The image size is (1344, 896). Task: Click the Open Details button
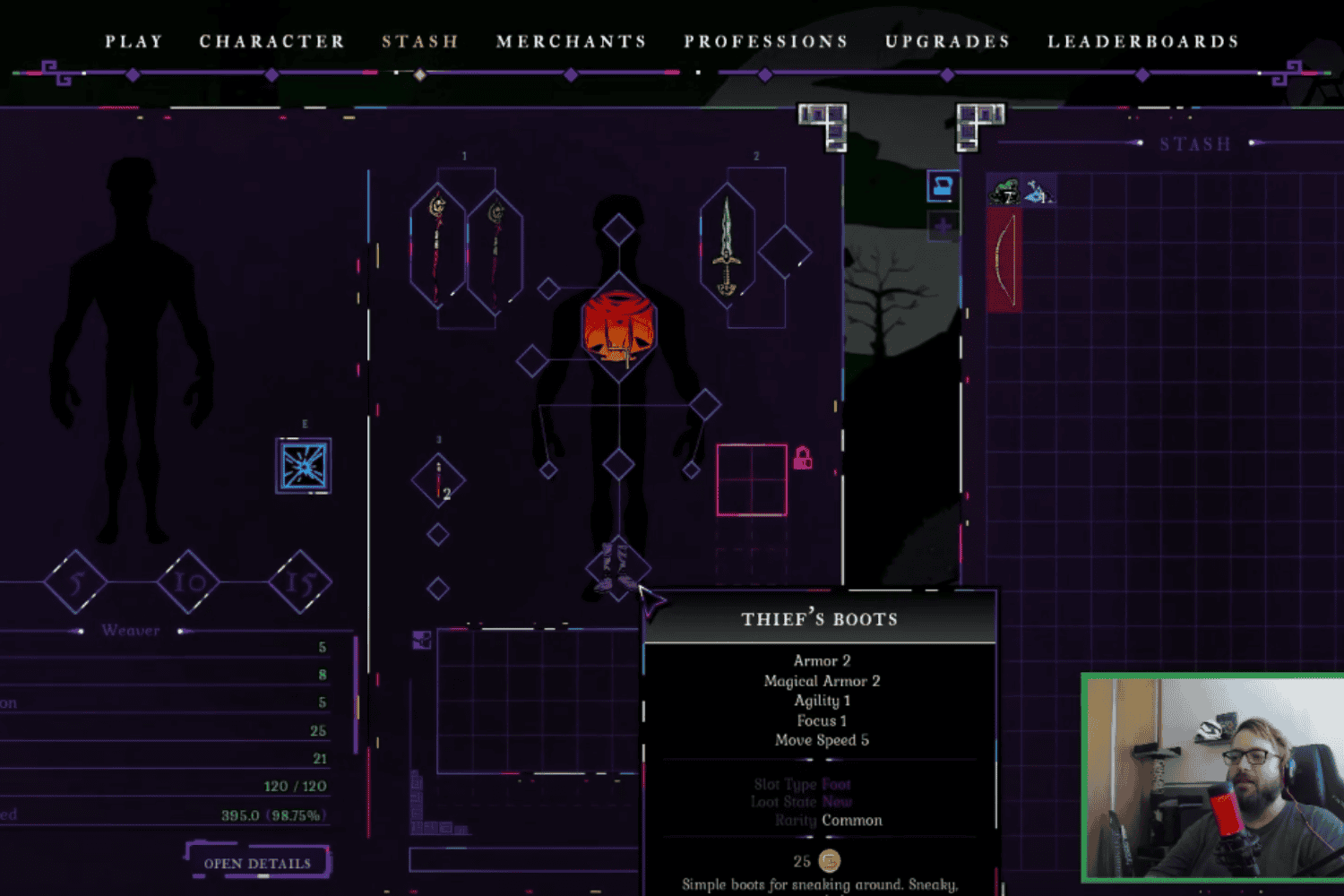(257, 863)
